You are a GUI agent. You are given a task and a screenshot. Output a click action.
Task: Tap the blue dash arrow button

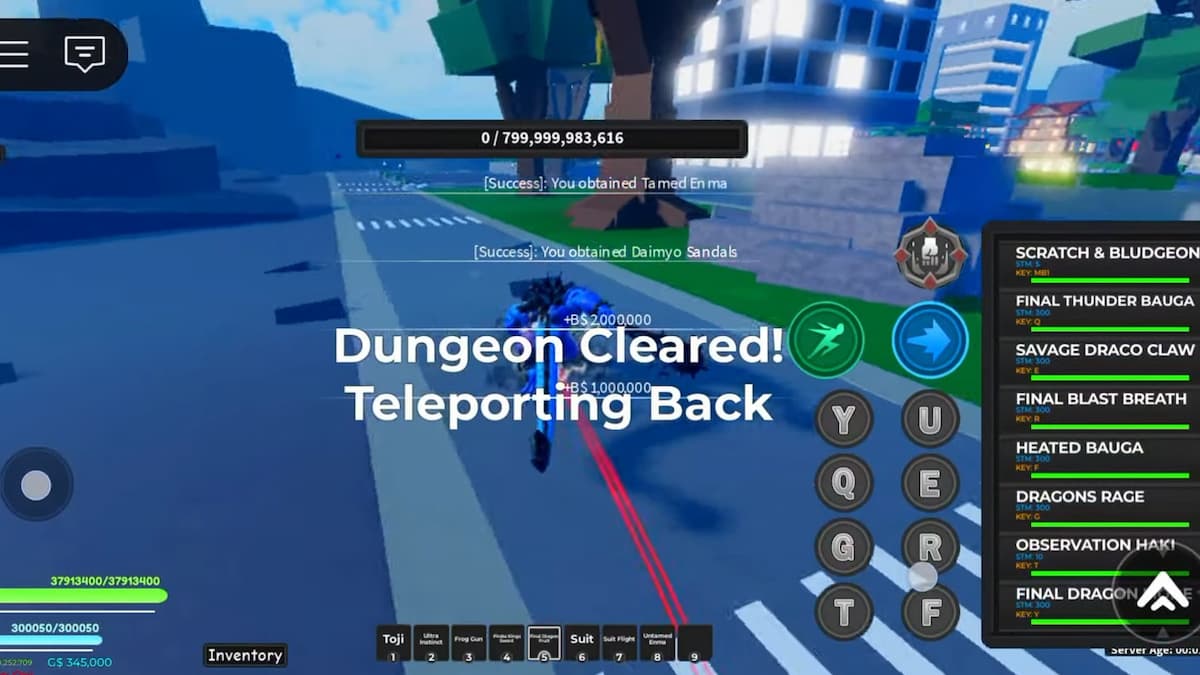(930, 340)
